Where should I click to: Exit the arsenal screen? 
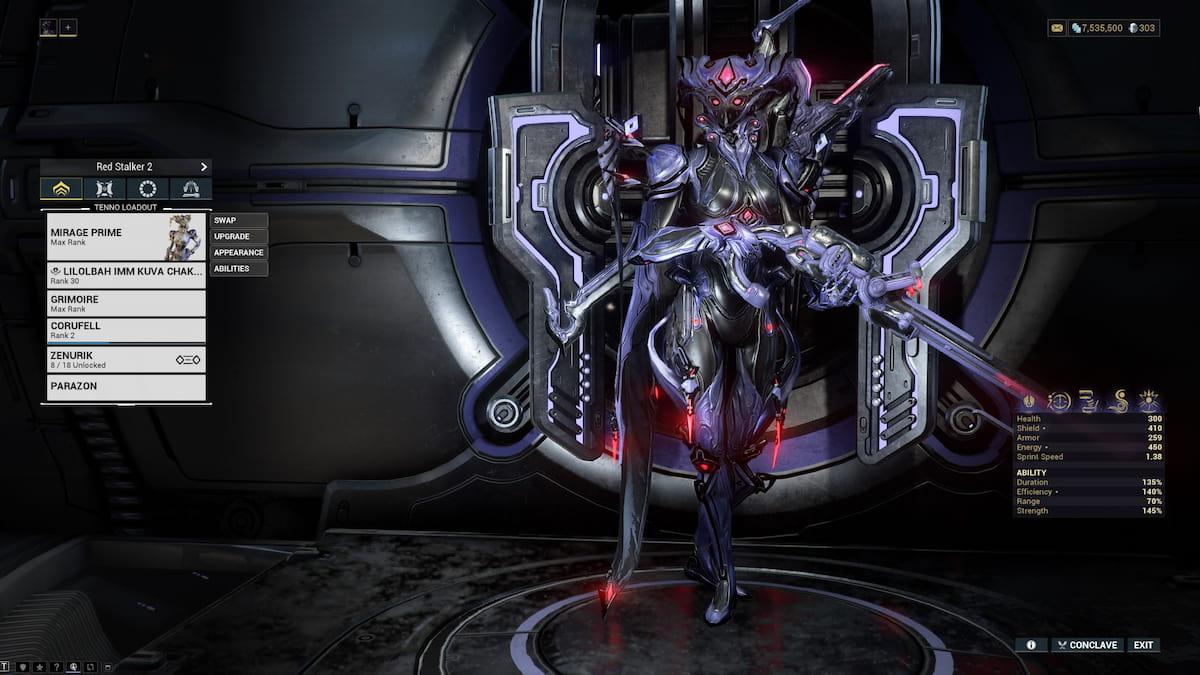point(1143,645)
